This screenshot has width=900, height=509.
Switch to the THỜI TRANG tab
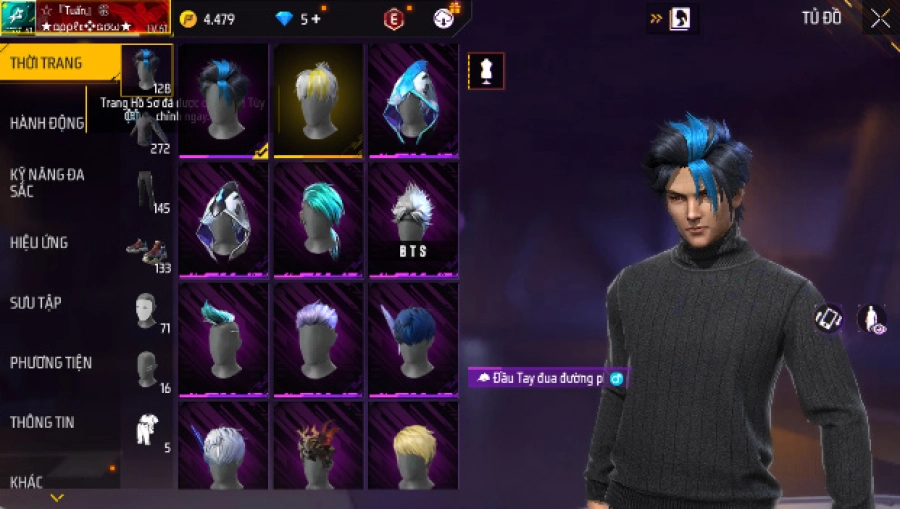click(x=47, y=63)
